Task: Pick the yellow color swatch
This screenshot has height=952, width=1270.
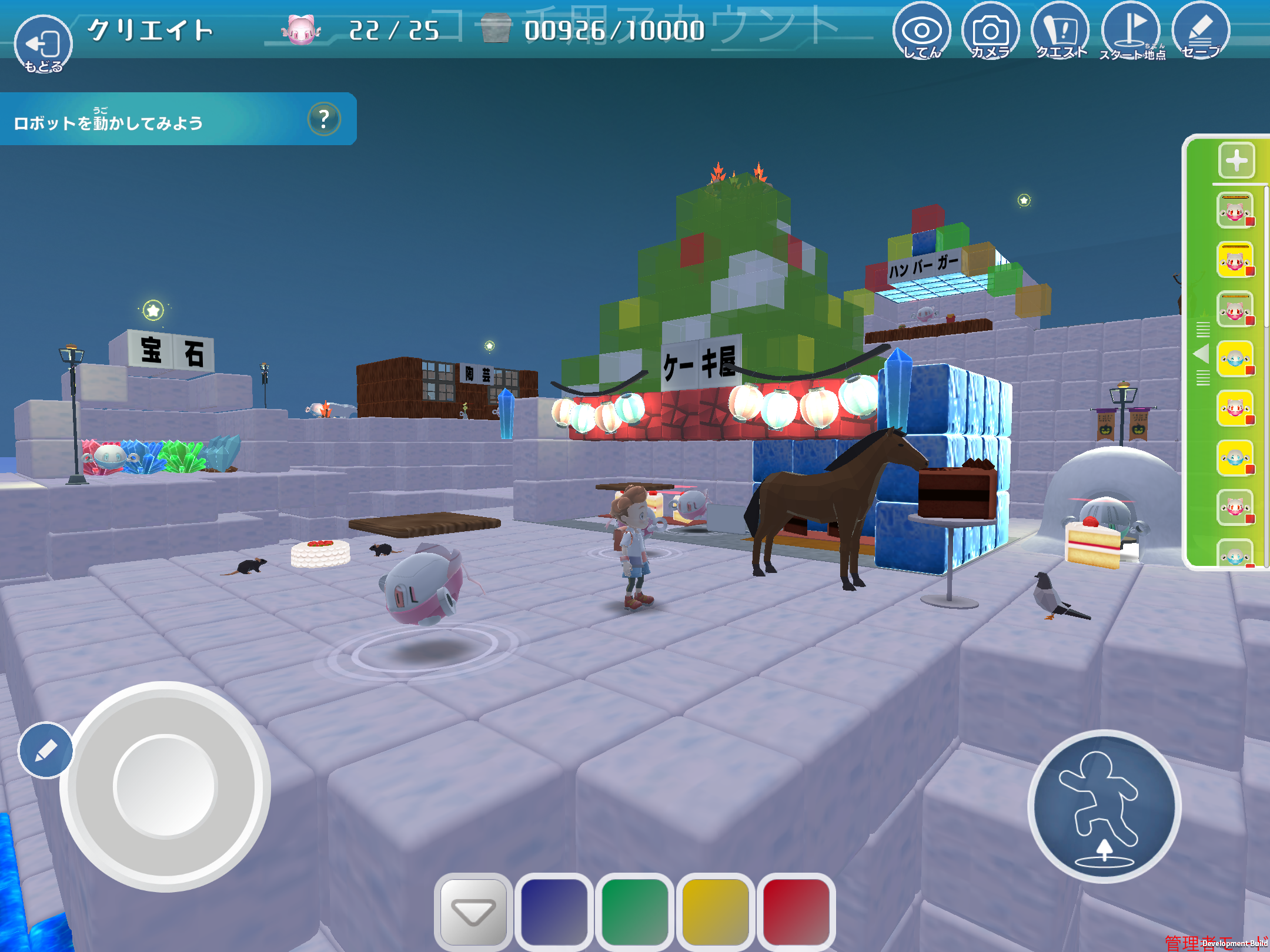Action: pos(716,912)
